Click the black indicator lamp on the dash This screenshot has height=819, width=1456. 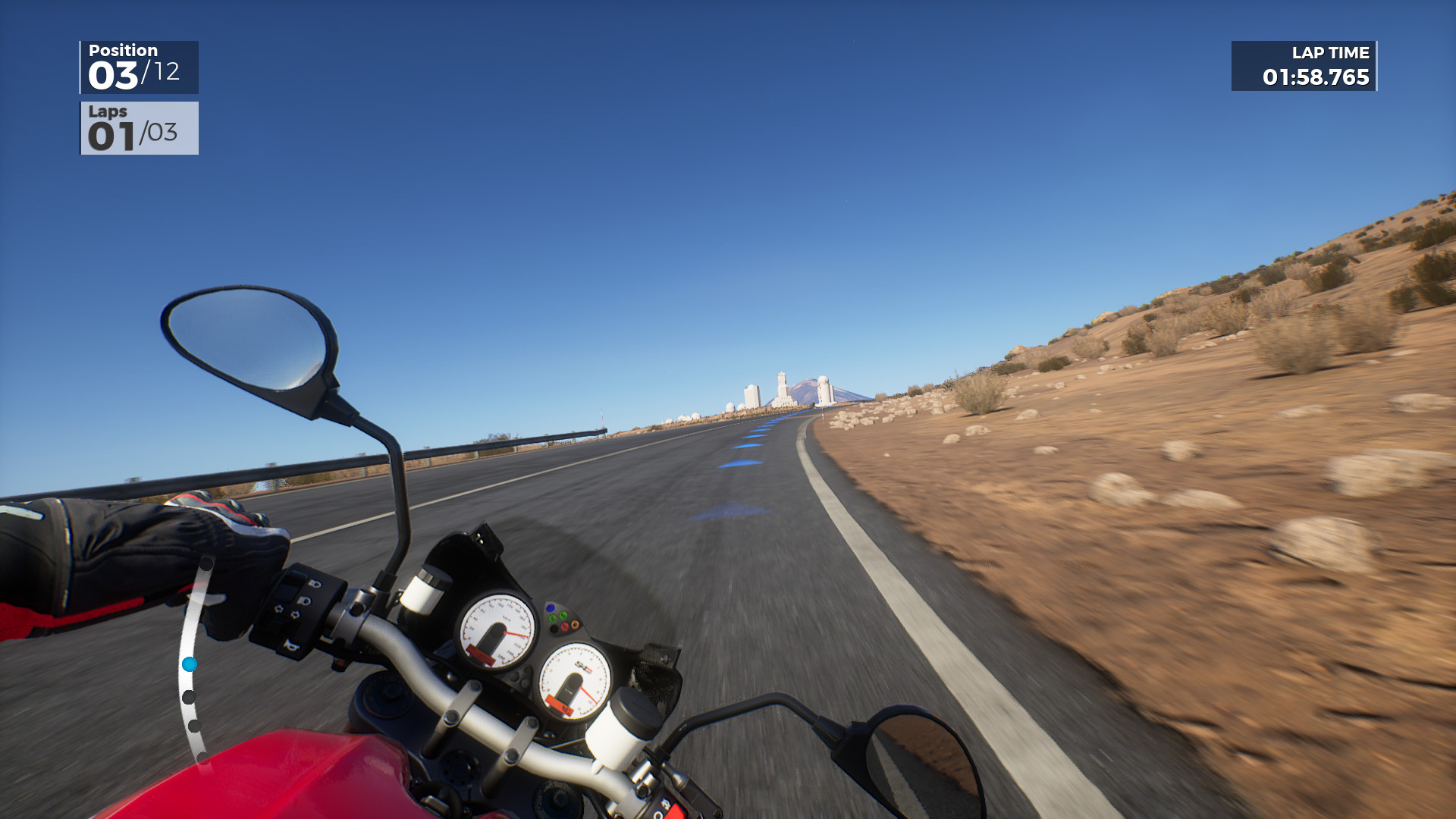click(553, 628)
